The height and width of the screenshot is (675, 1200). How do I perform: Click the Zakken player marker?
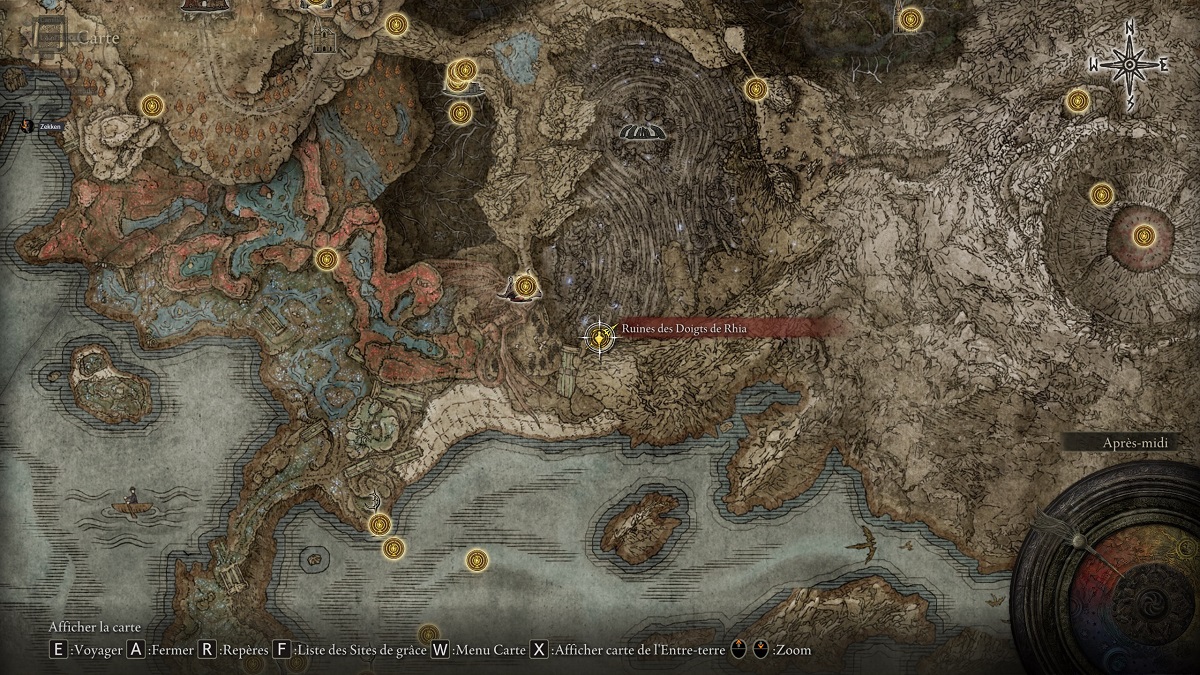coord(27,126)
